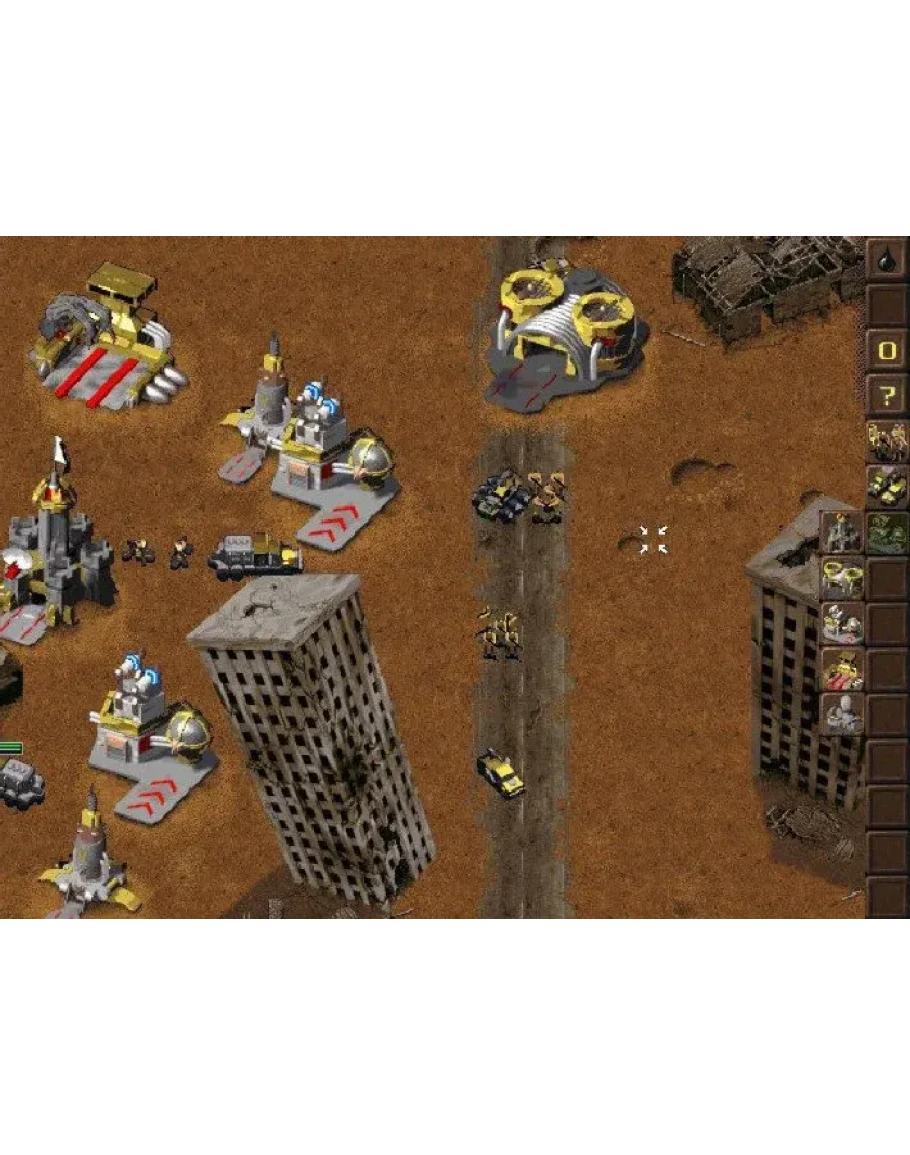
Task: Select the yellow vehicles build icon
Action: coord(887,485)
